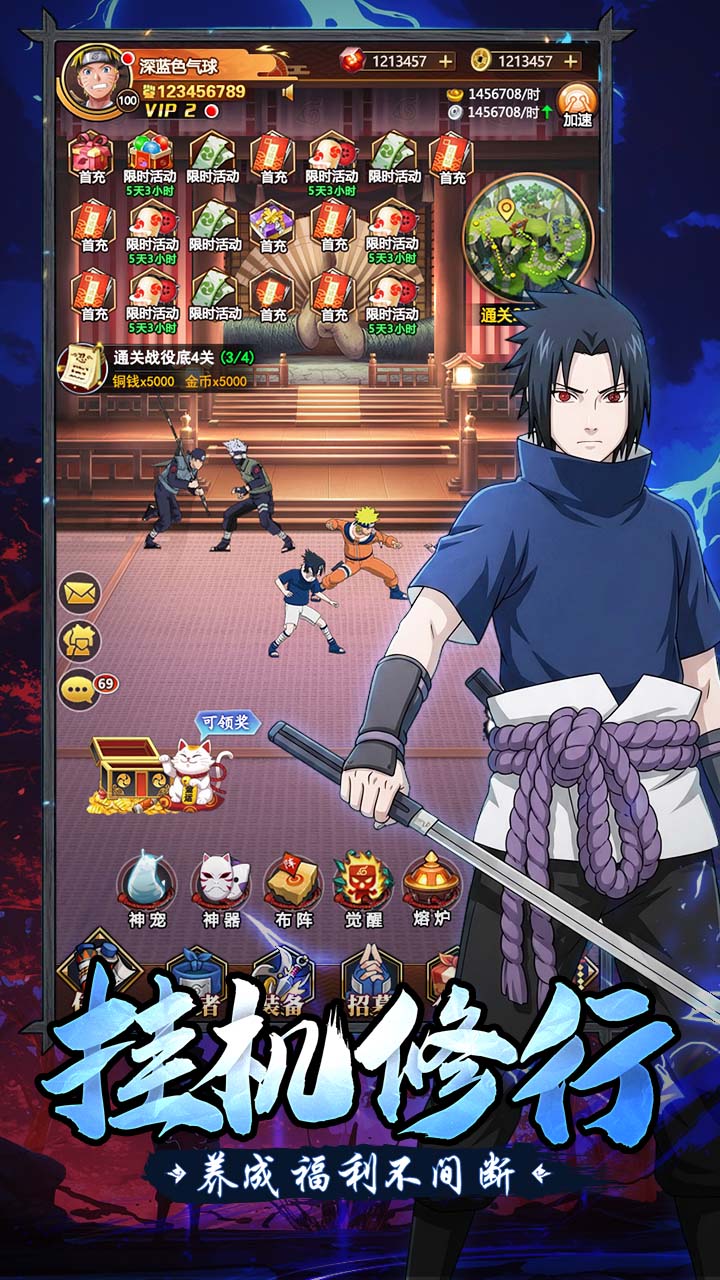Open the friends icon below the mail
The height and width of the screenshot is (1280, 720).
pos(80,641)
